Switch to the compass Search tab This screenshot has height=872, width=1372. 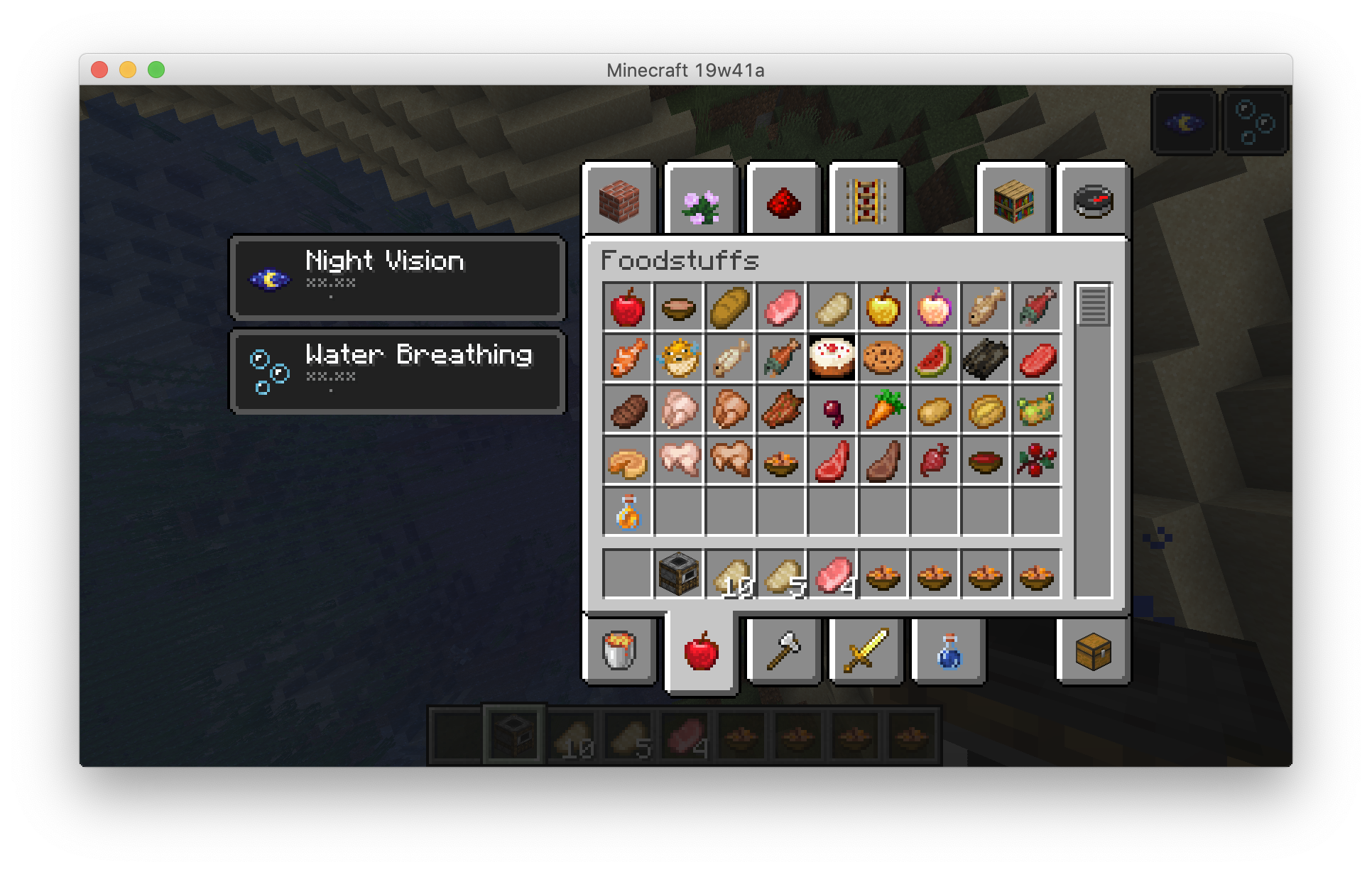(1093, 201)
